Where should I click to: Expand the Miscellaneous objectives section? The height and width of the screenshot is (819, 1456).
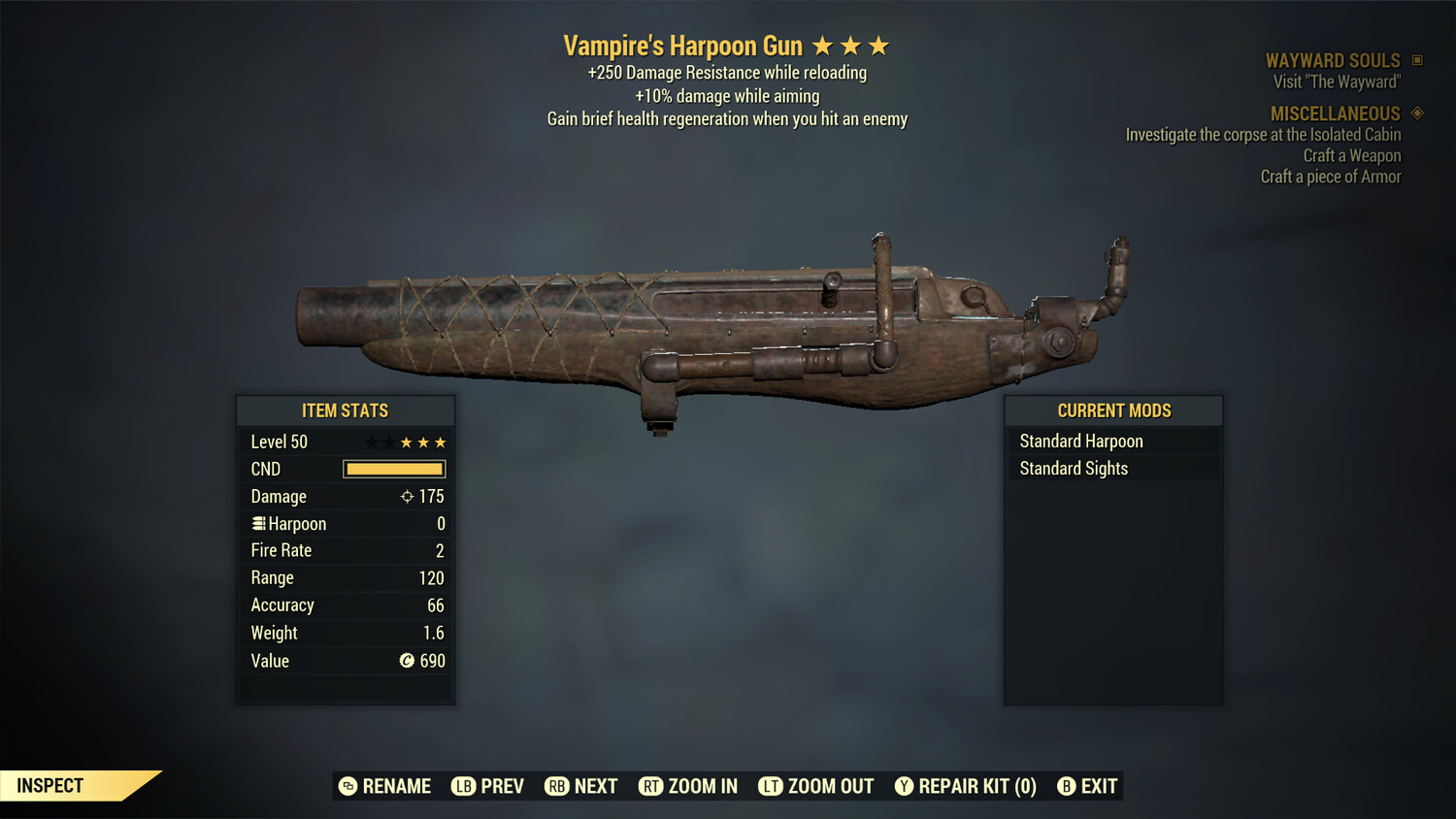coord(1336,113)
